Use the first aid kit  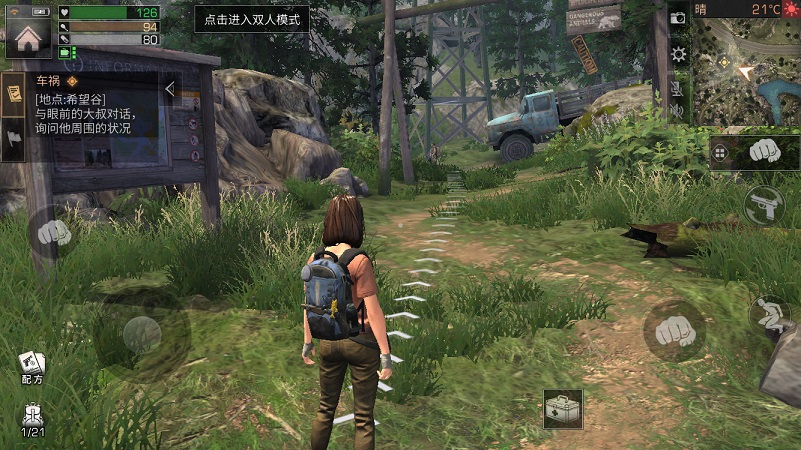(563, 409)
